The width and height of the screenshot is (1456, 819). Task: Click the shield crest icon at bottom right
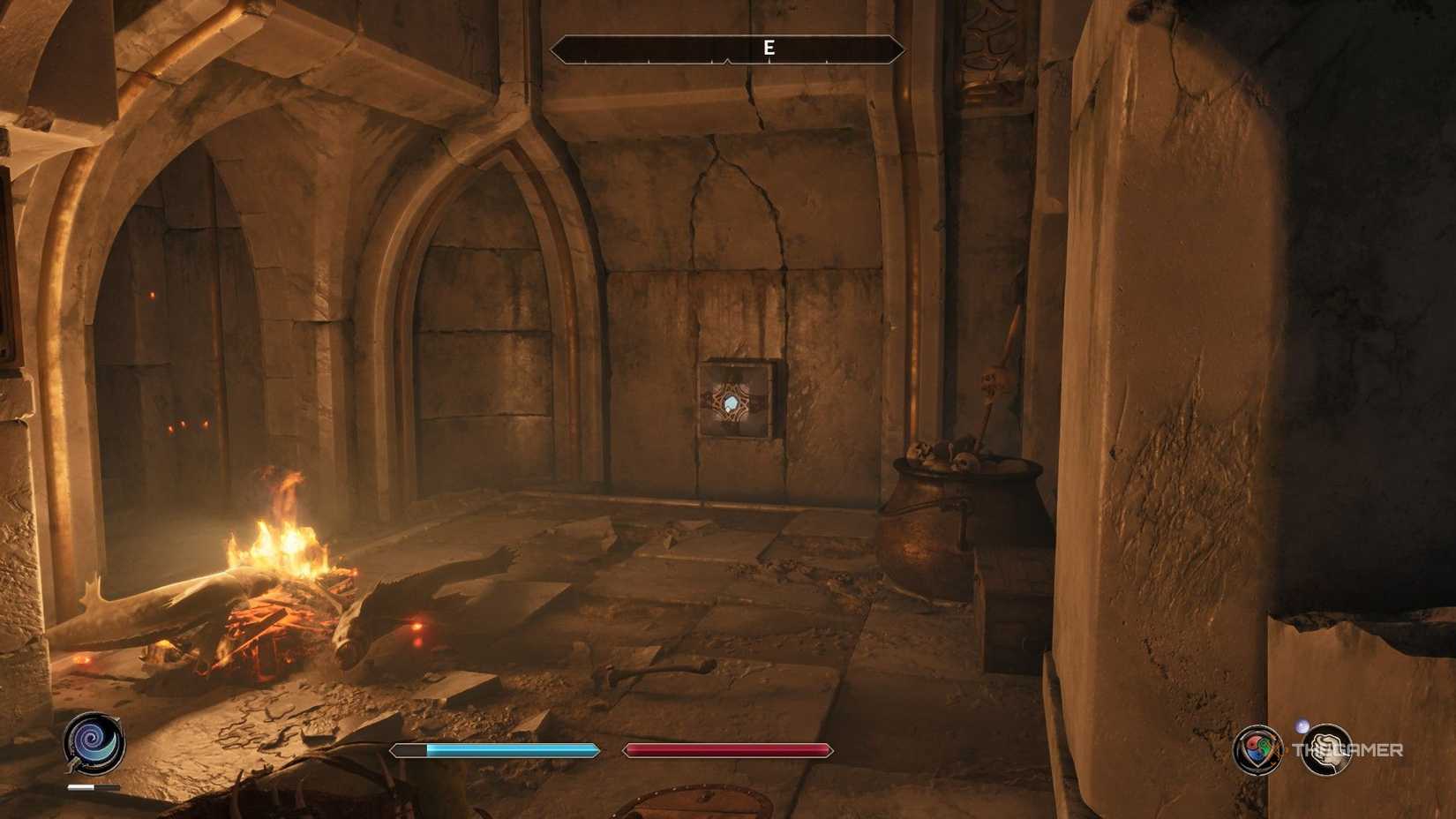pos(1257,750)
